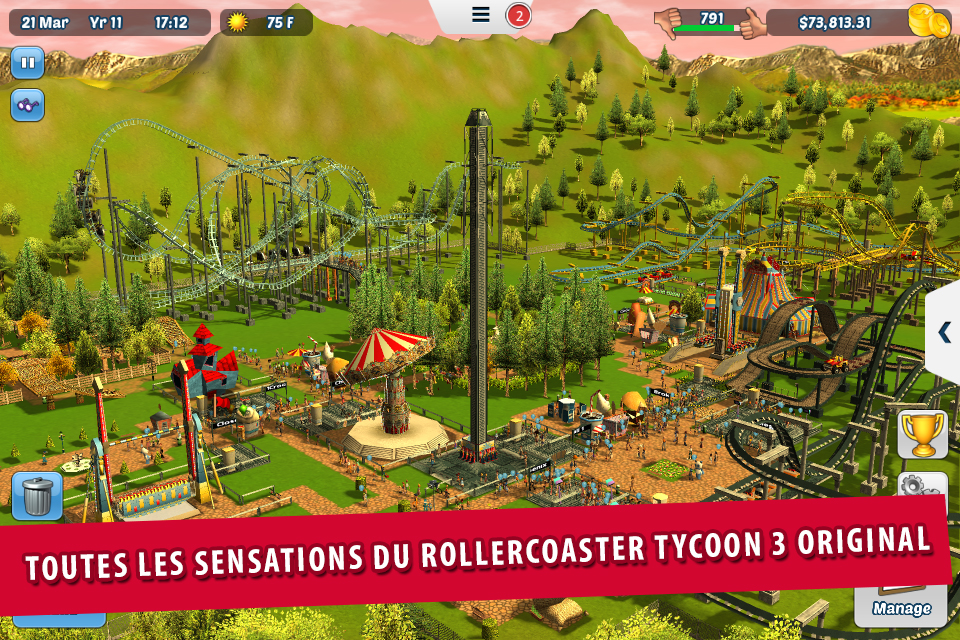
Task: Open the red notification badge
Action: 518,16
